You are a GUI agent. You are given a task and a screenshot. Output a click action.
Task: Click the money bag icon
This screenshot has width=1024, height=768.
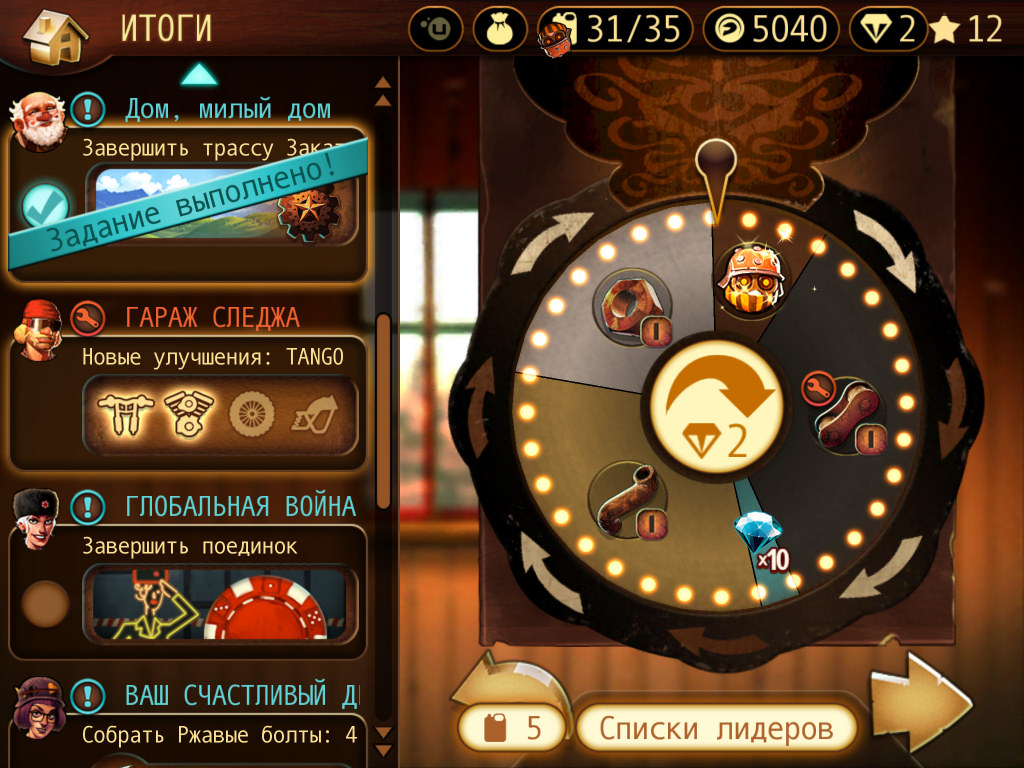click(x=500, y=29)
